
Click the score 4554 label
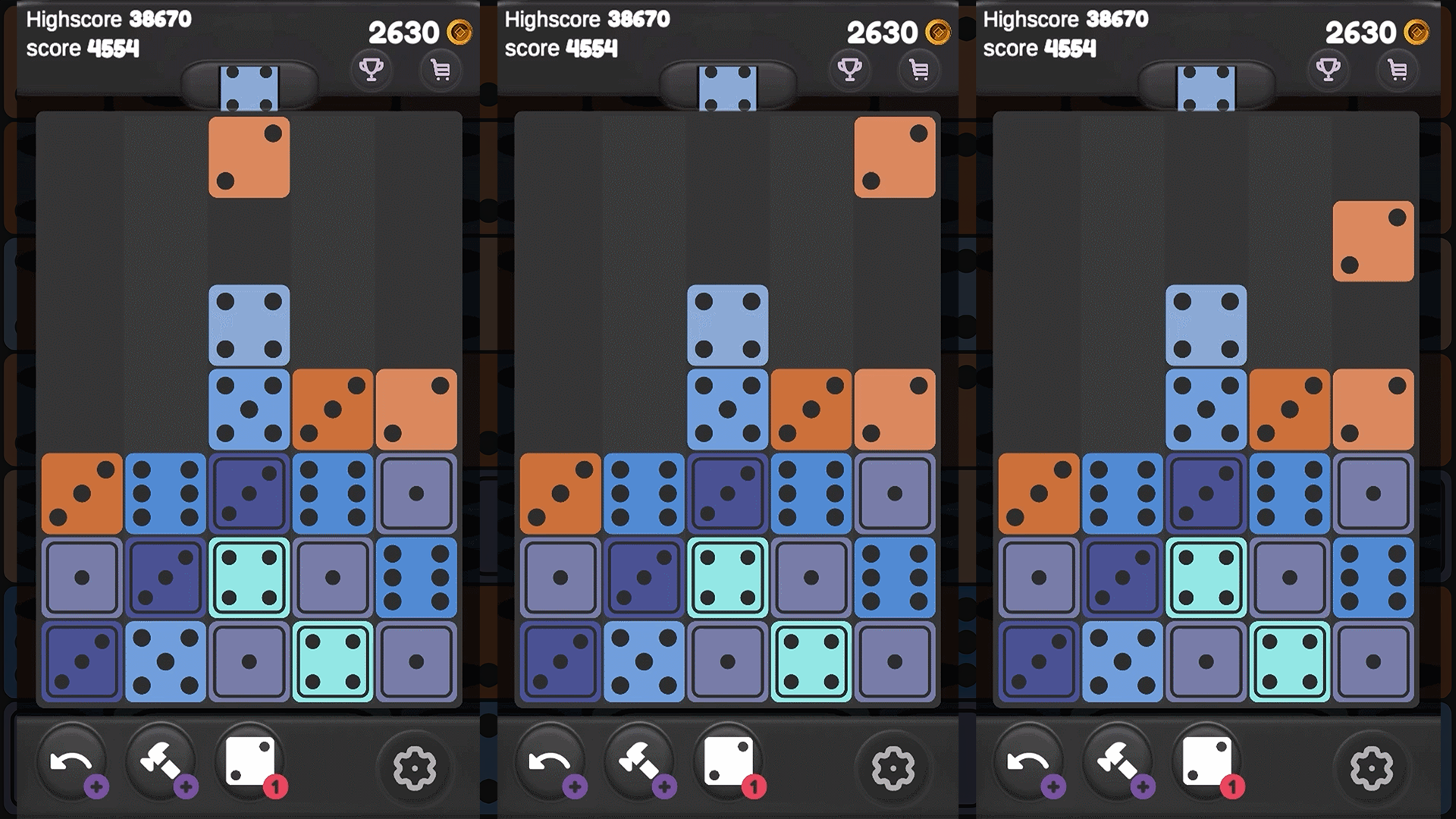83,49
